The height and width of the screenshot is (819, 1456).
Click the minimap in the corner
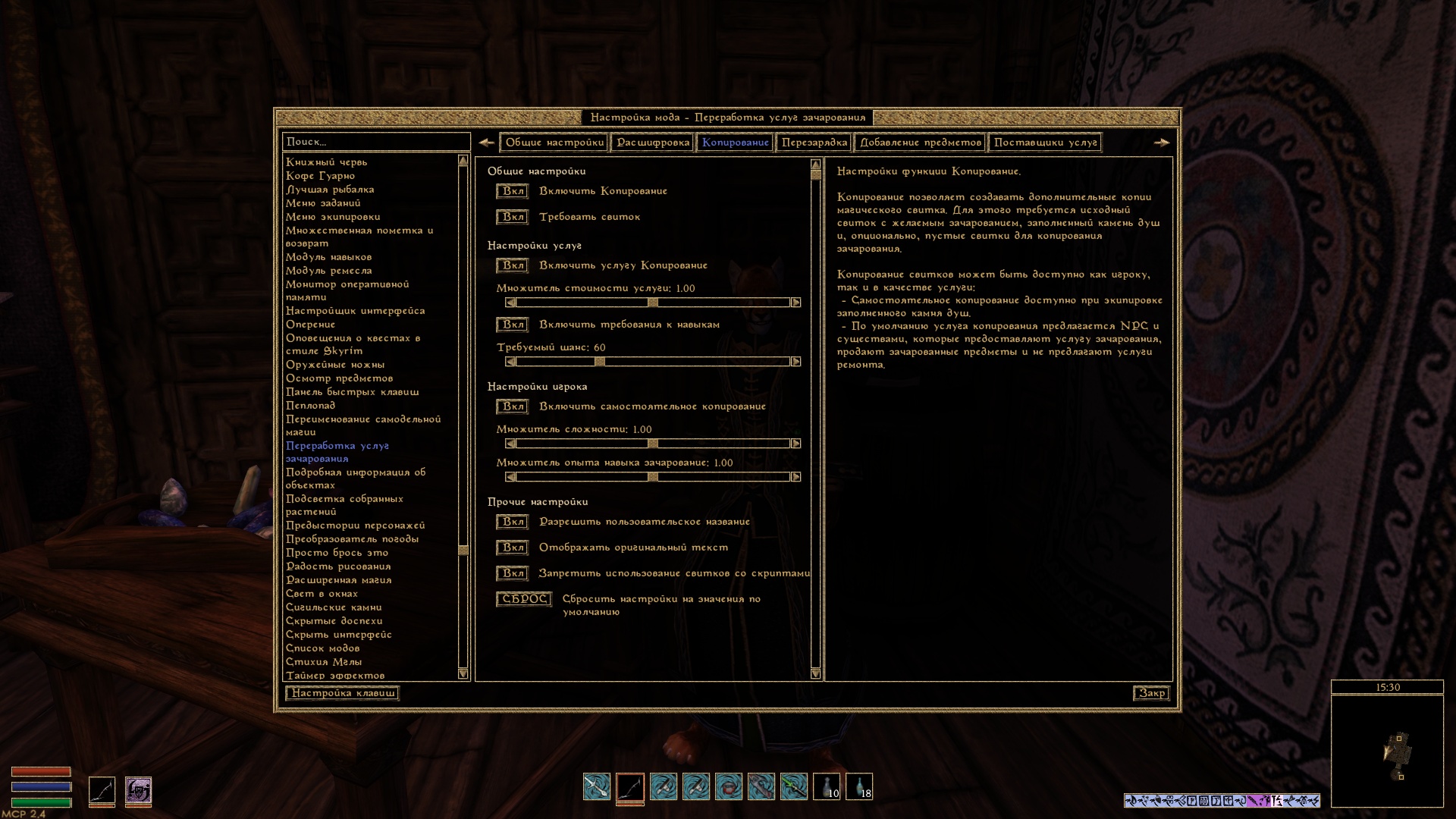(x=1387, y=751)
